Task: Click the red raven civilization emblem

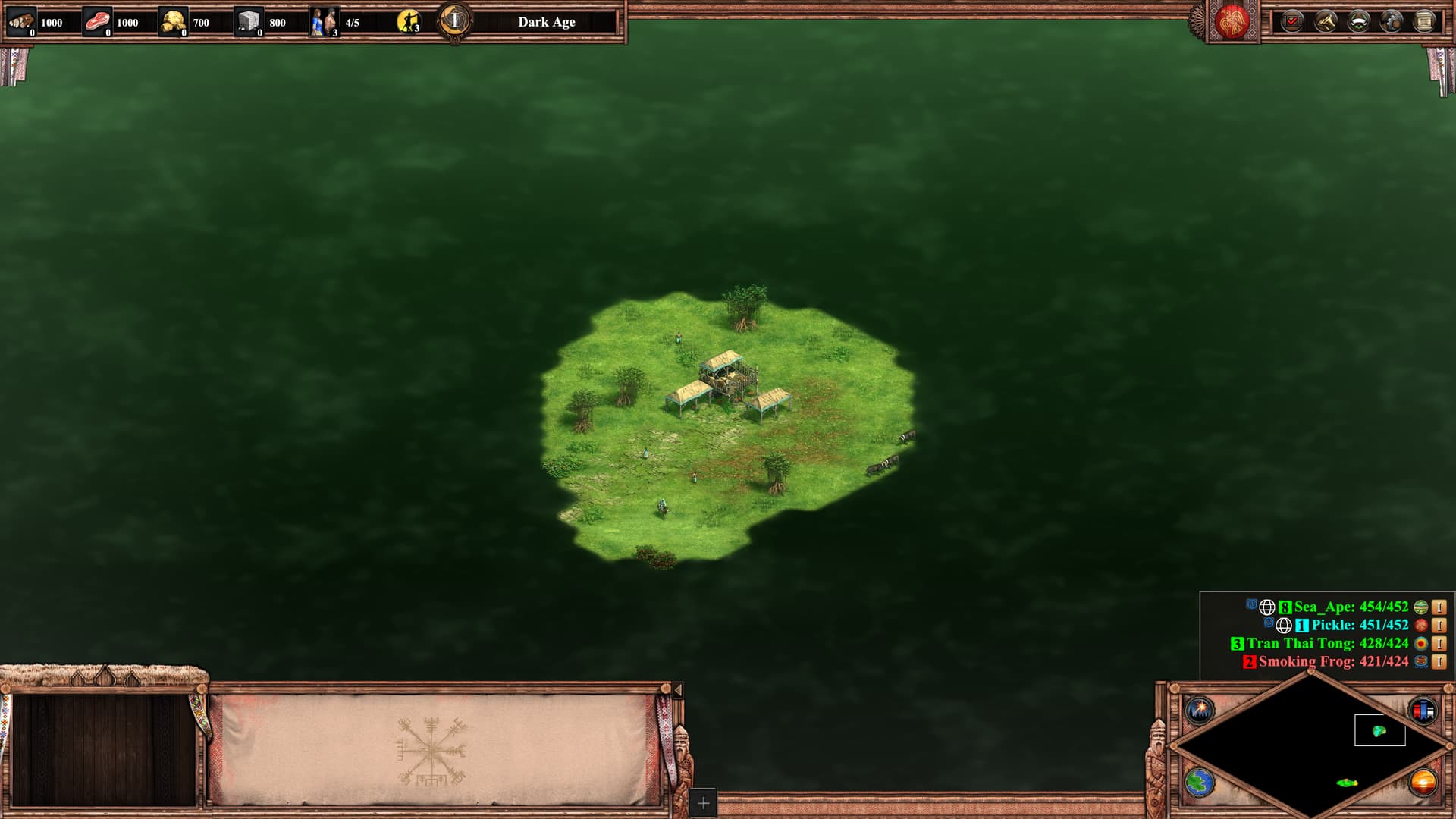Action: 1232,22
